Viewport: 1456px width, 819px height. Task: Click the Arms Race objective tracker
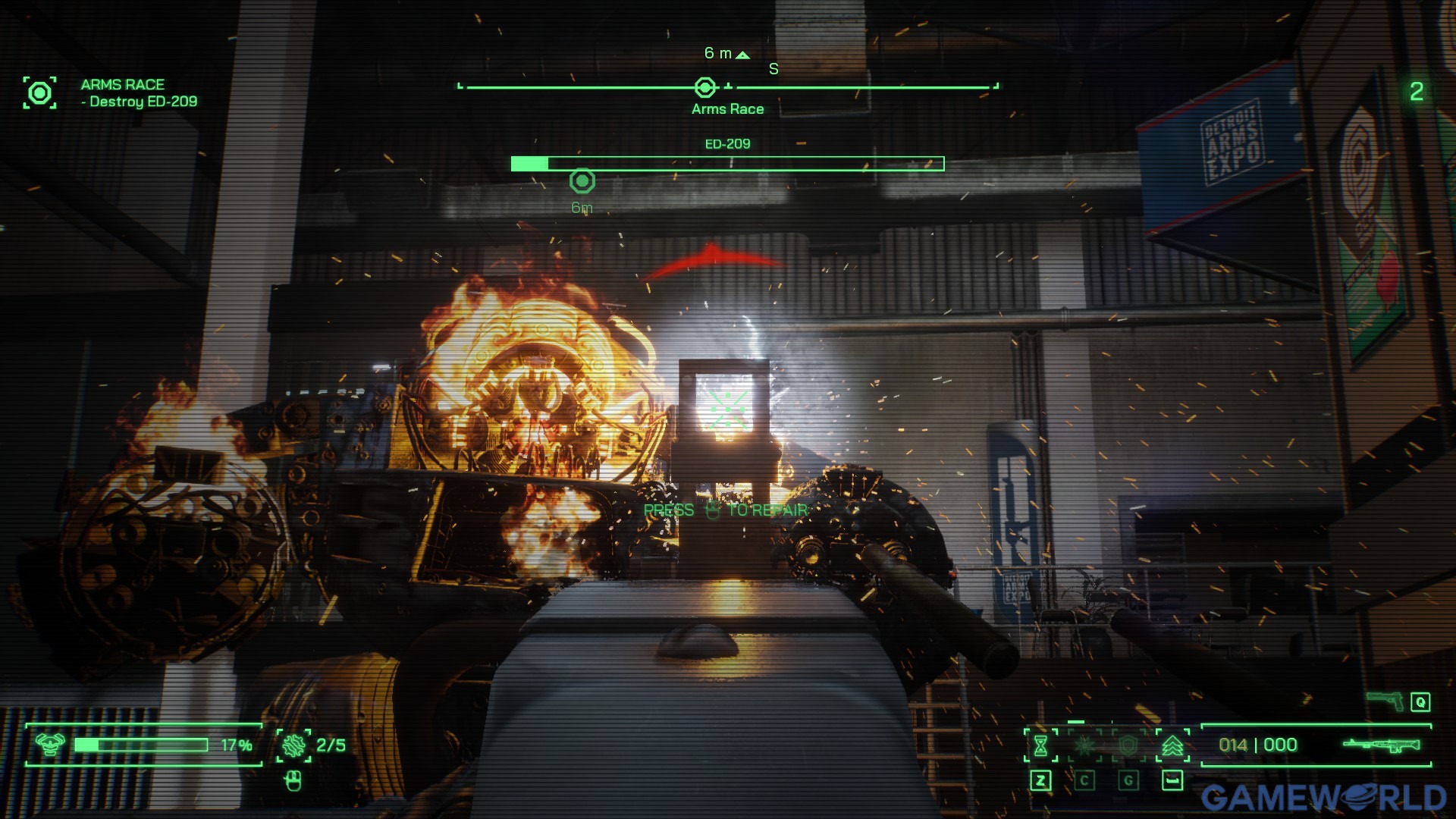(x=39, y=93)
